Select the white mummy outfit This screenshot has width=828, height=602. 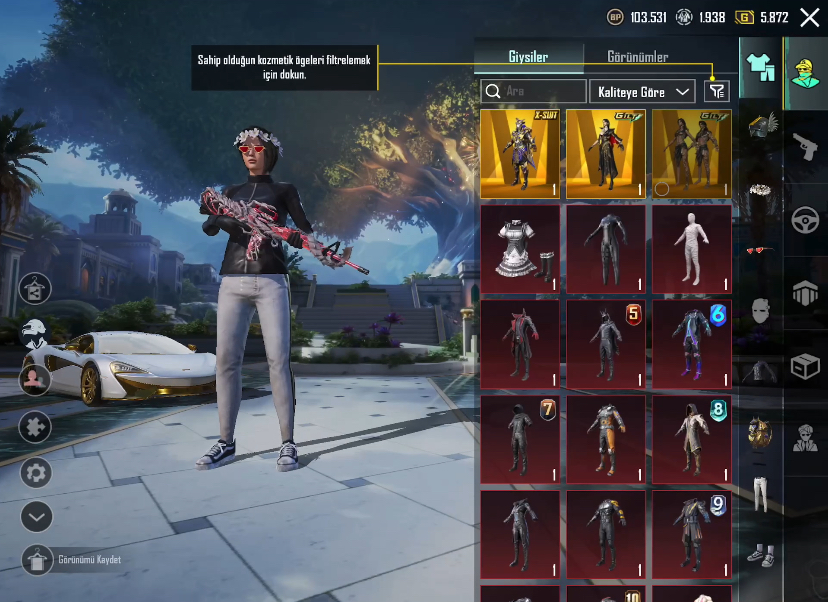692,249
